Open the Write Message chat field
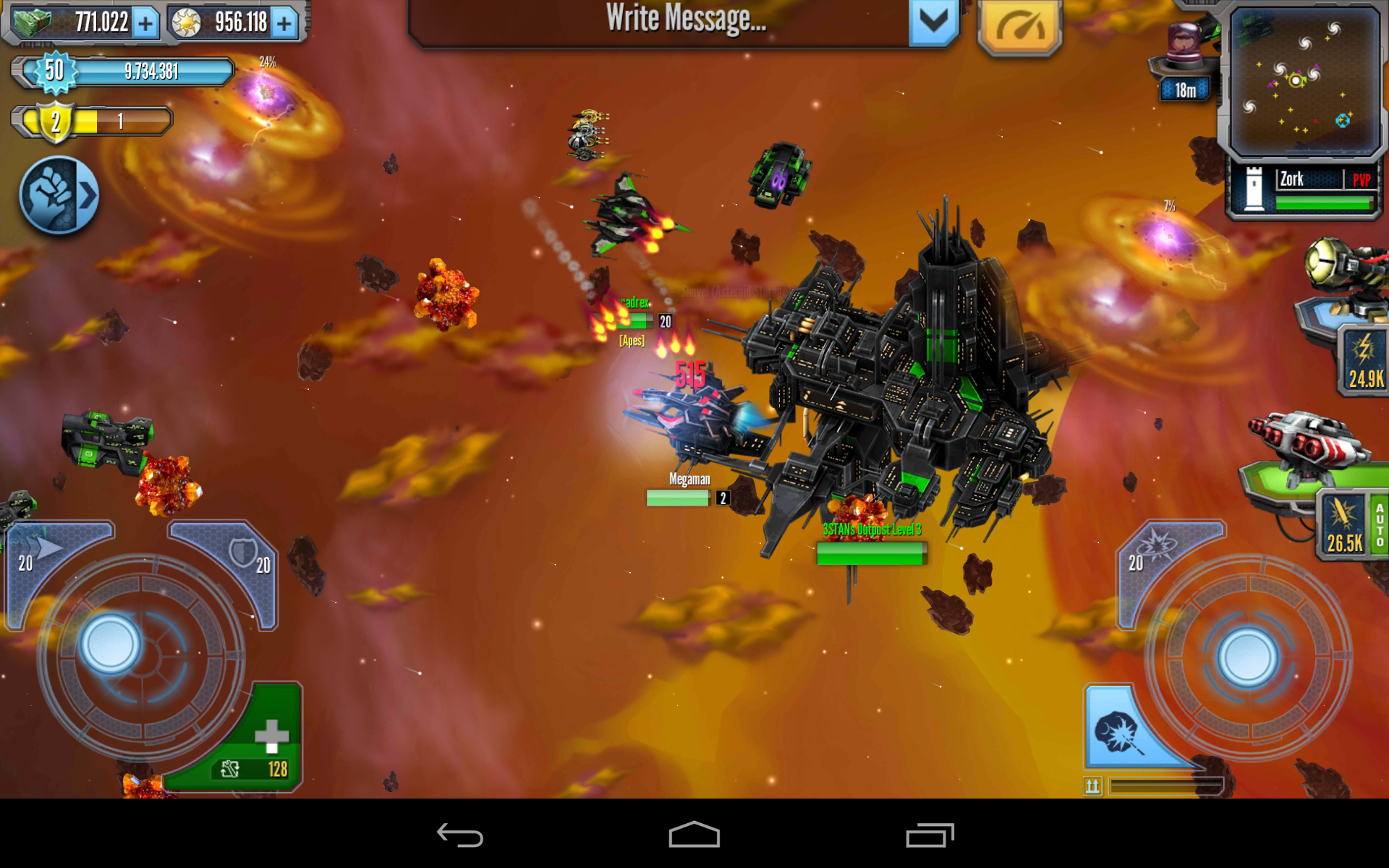Image resolution: width=1389 pixels, height=868 pixels. click(658, 20)
